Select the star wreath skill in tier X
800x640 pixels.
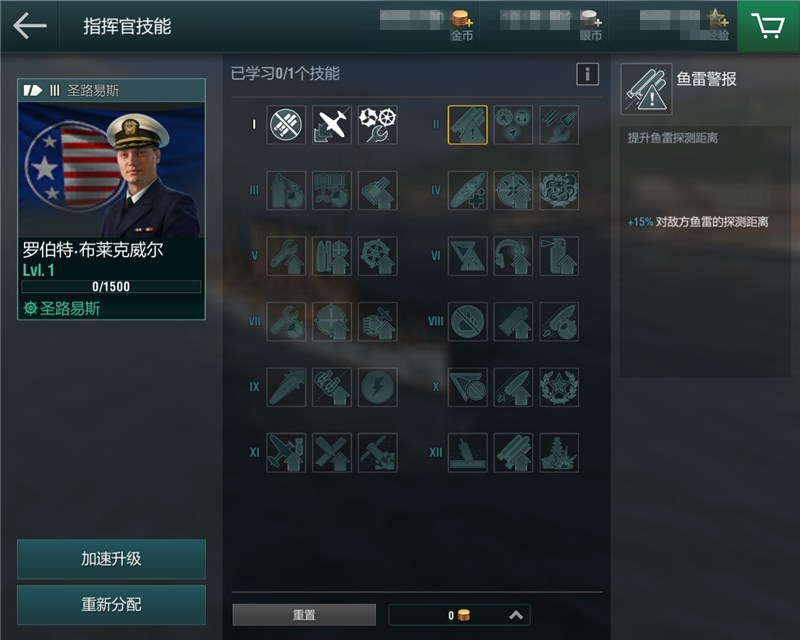point(559,387)
